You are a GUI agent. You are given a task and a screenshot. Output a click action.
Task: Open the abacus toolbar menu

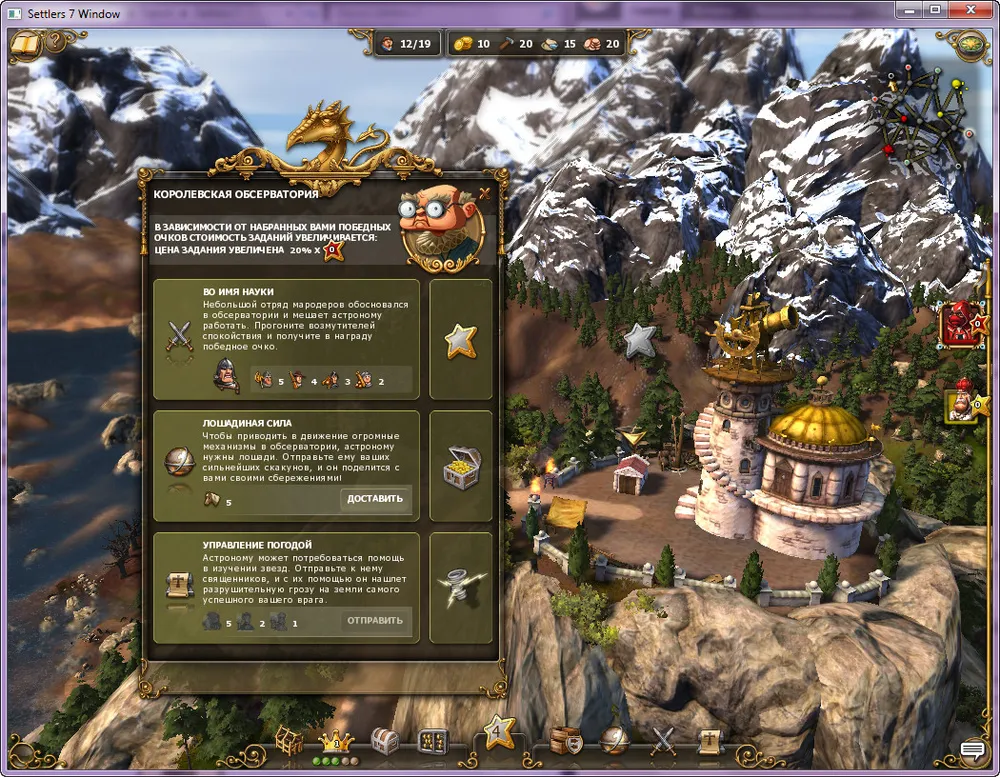pos(432,741)
